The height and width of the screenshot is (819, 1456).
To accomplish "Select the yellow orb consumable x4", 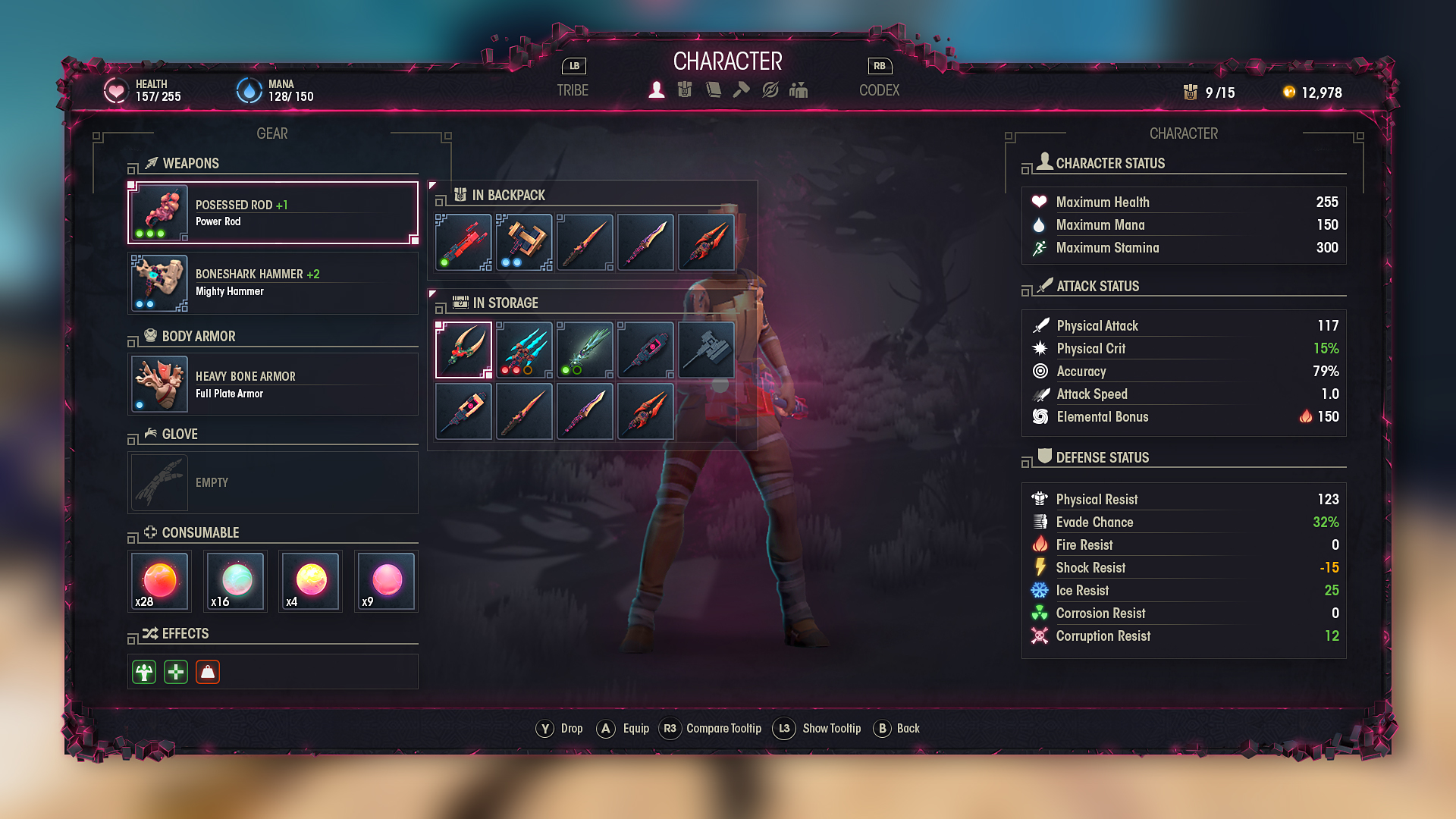I will click(x=311, y=582).
